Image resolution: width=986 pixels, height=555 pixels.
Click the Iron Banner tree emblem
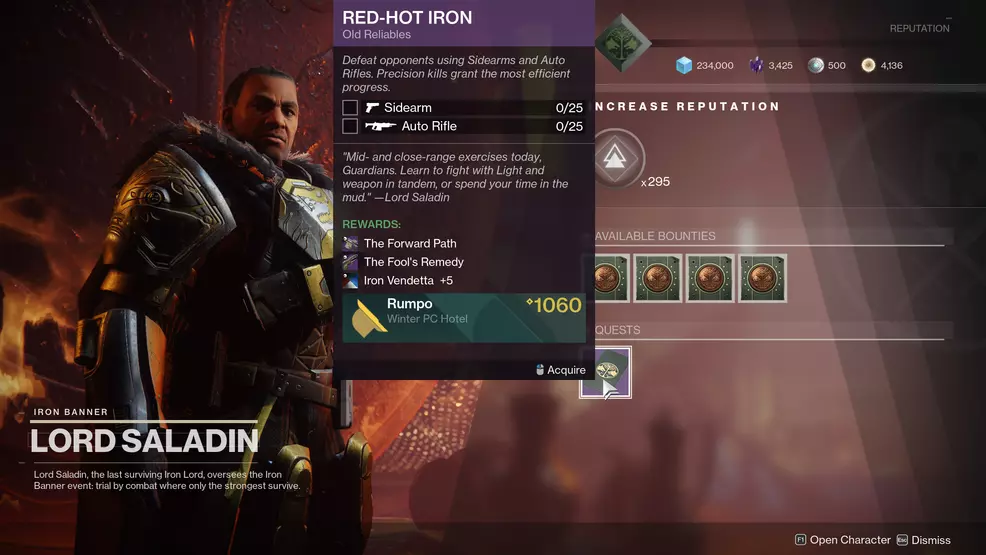tap(622, 41)
